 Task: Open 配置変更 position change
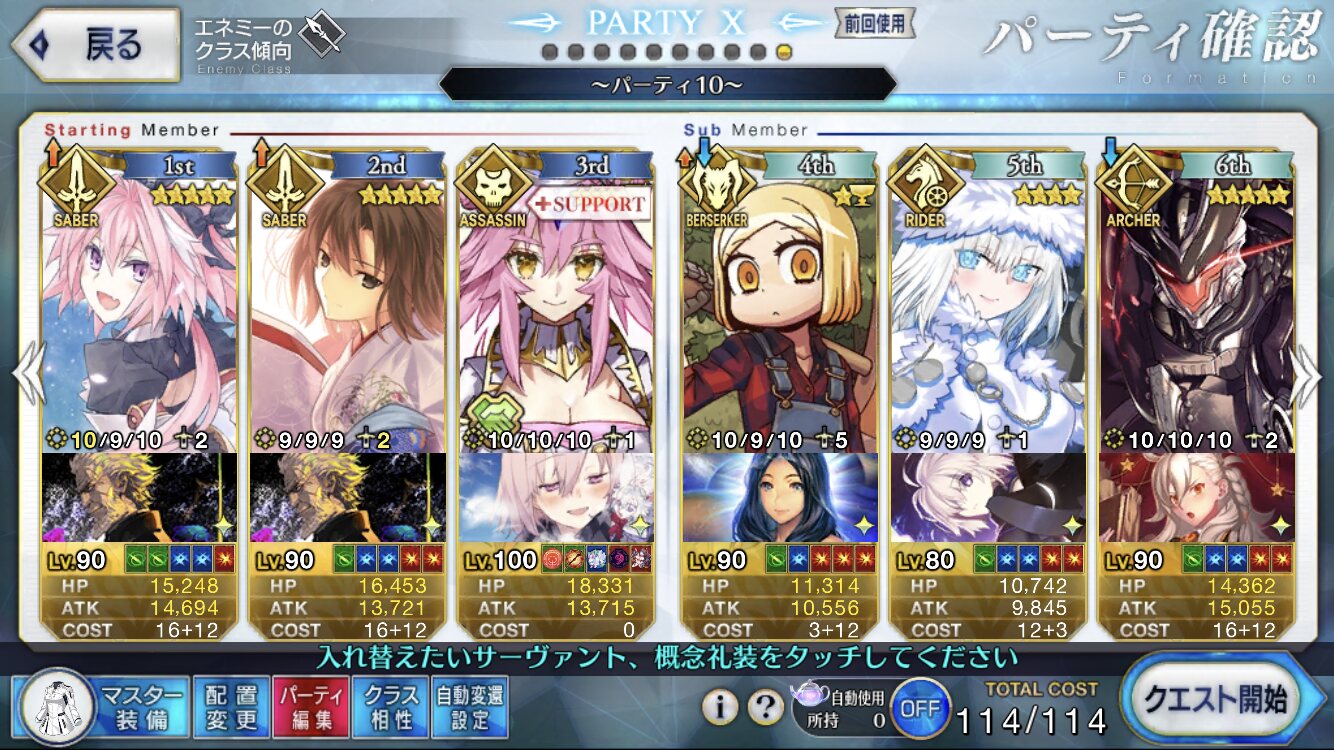tap(231, 706)
